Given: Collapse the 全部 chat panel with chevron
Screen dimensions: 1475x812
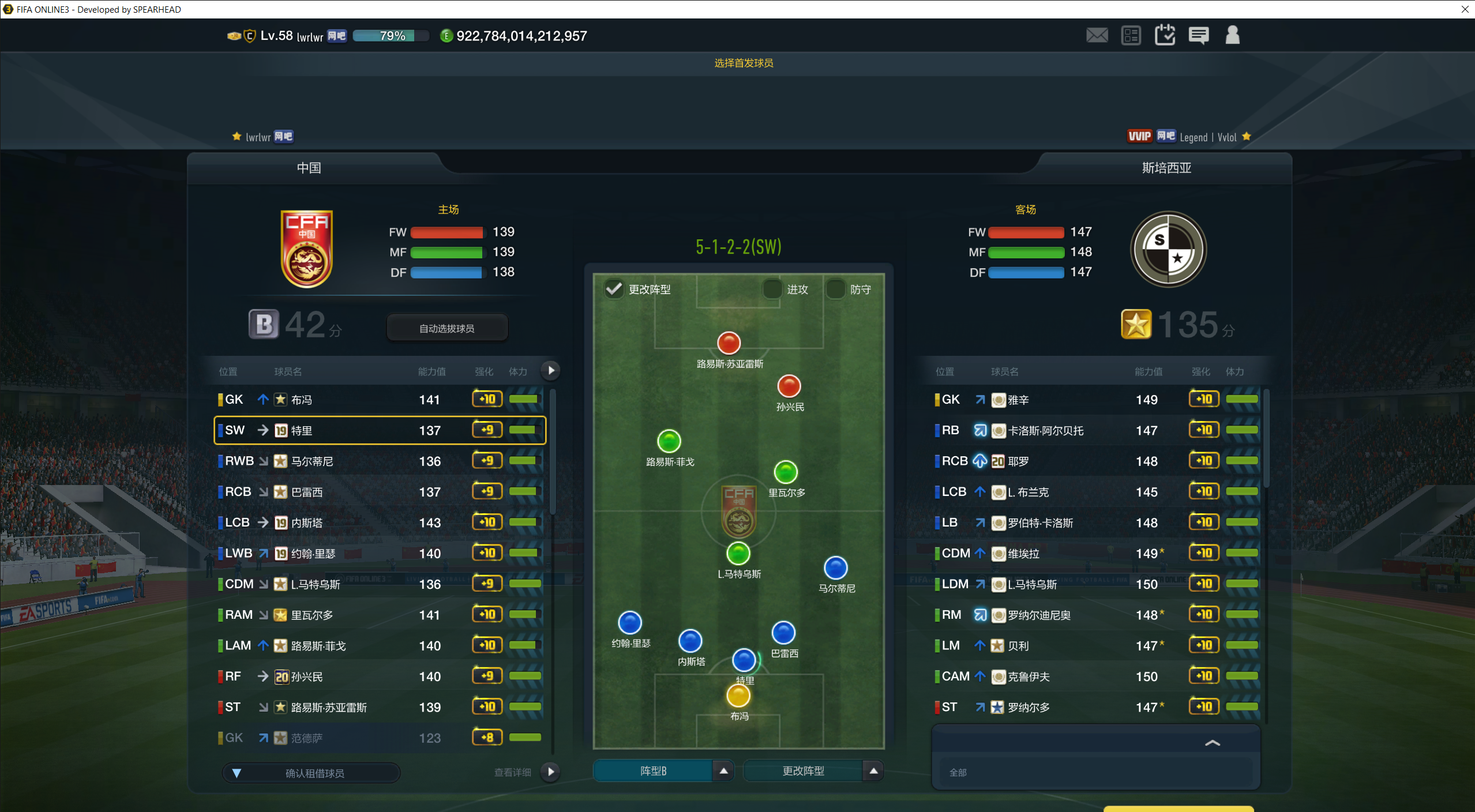Looking at the screenshot, I should (x=1212, y=743).
